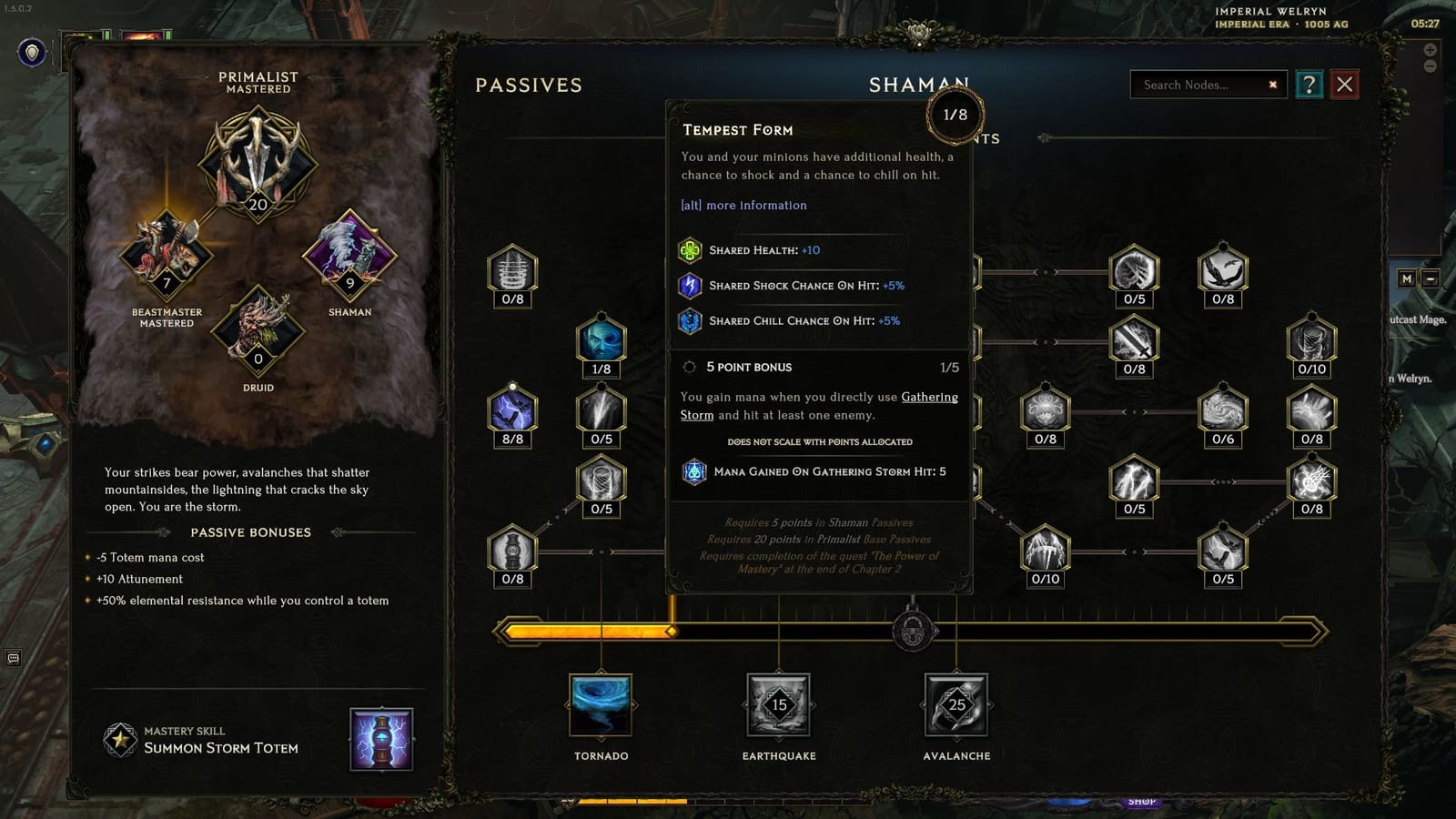Switch to the Passives view header
The image size is (1456, 819).
pos(528,85)
